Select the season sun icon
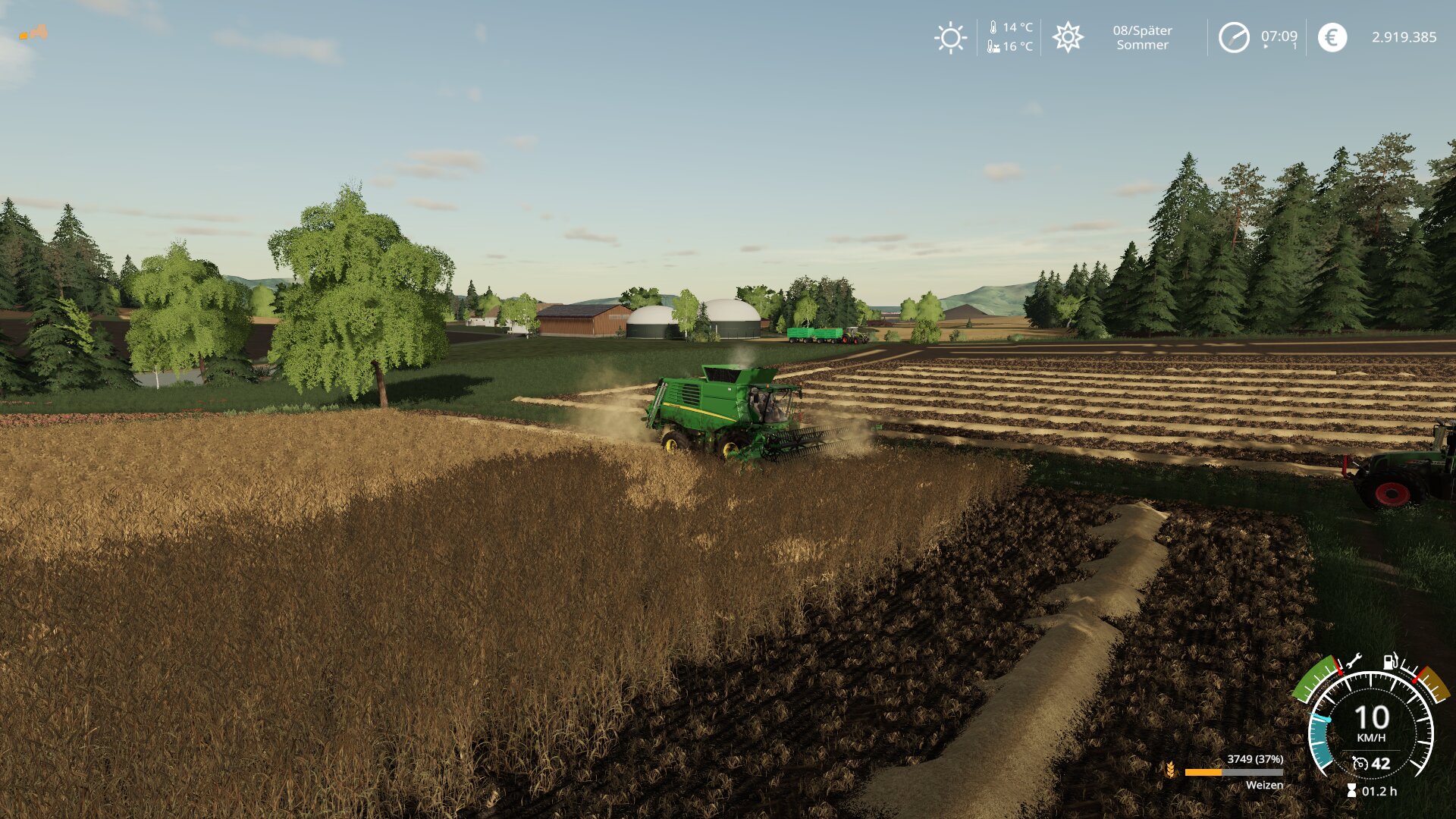 (x=1068, y=37)
